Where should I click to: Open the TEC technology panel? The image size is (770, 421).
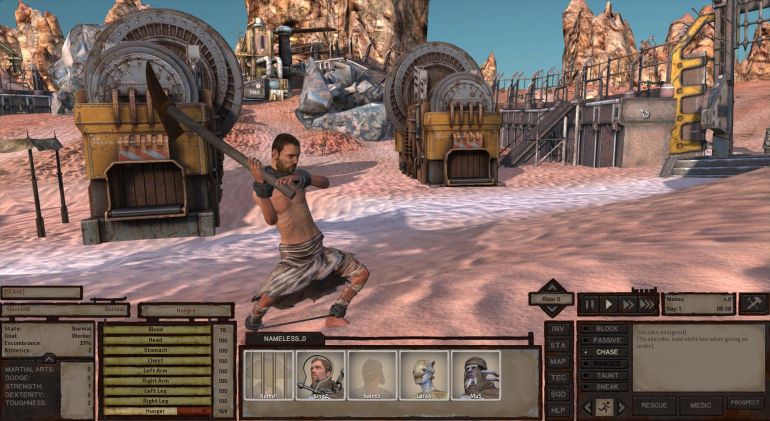pyautogui.click(x=558, y=378)
